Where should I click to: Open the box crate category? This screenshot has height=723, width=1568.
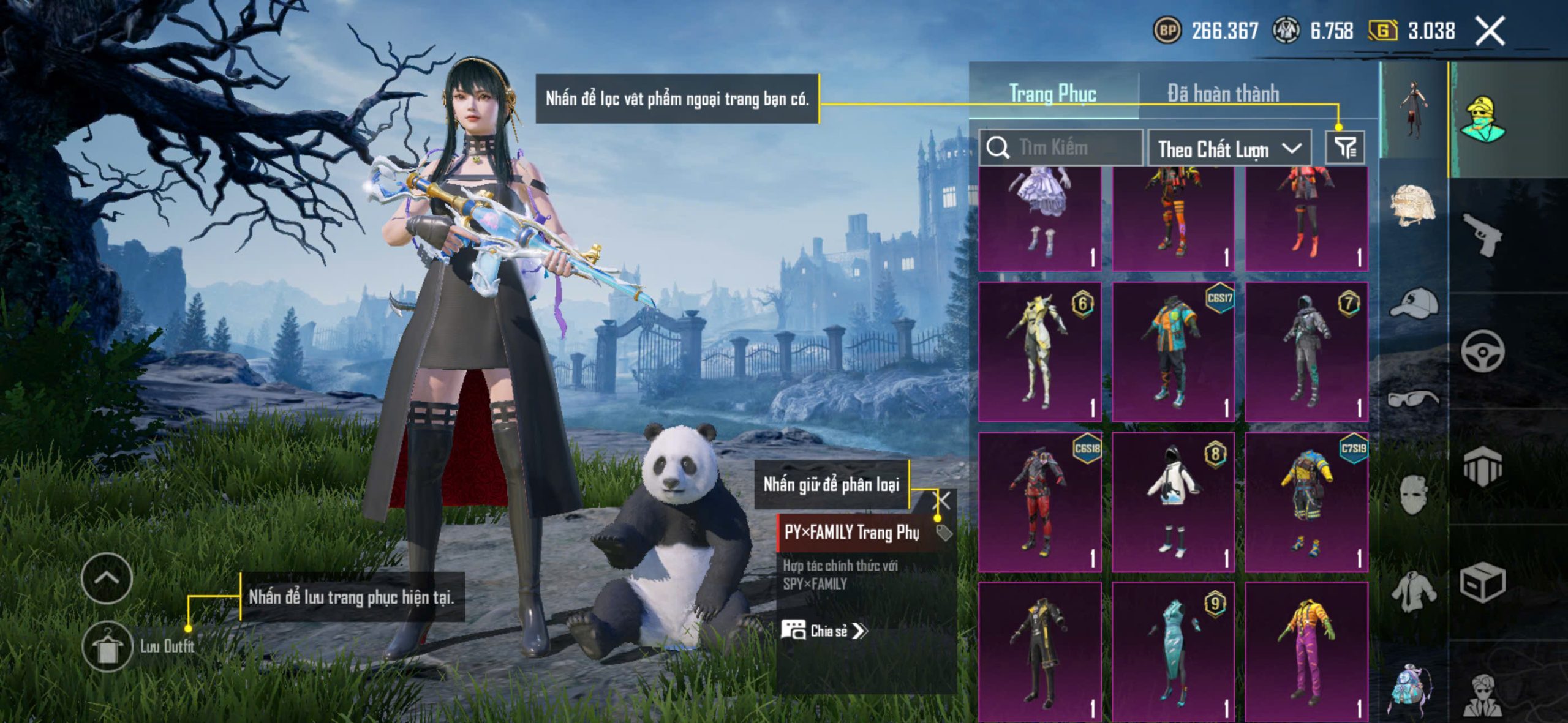pos(1482,583)
